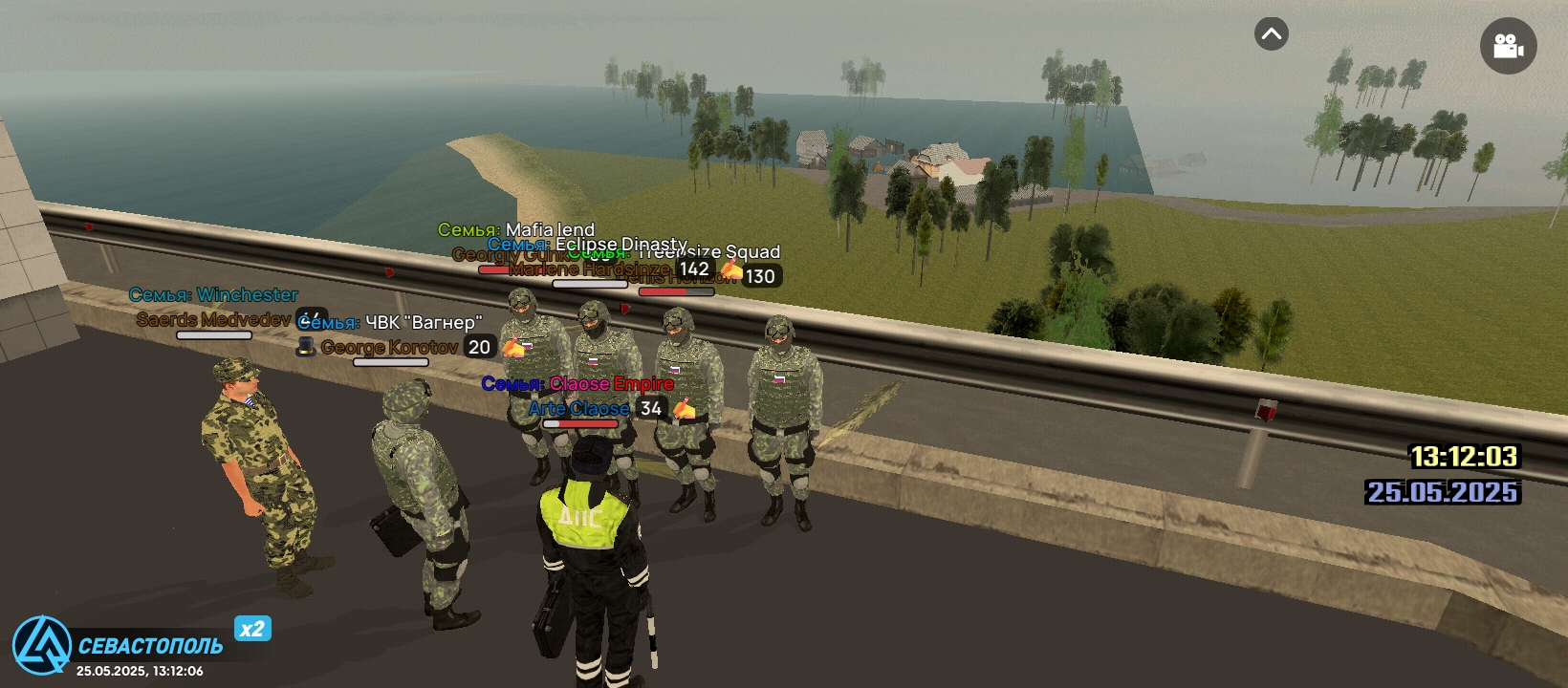Select the Семья: Claose Empire family label
Viewport: 1568px width, 688px height.
[577, 382]
